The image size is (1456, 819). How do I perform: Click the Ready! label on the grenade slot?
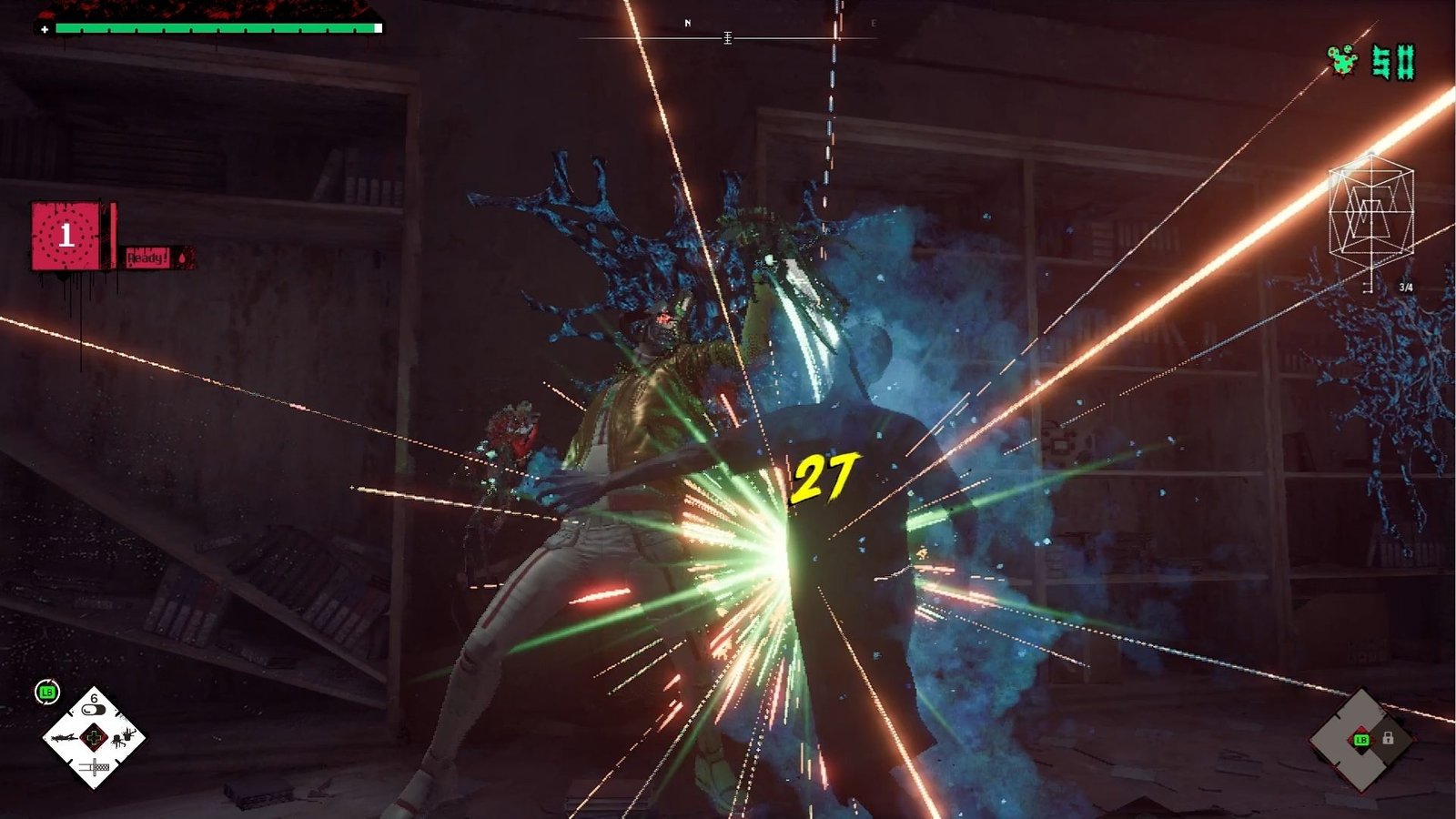(147, 258)
